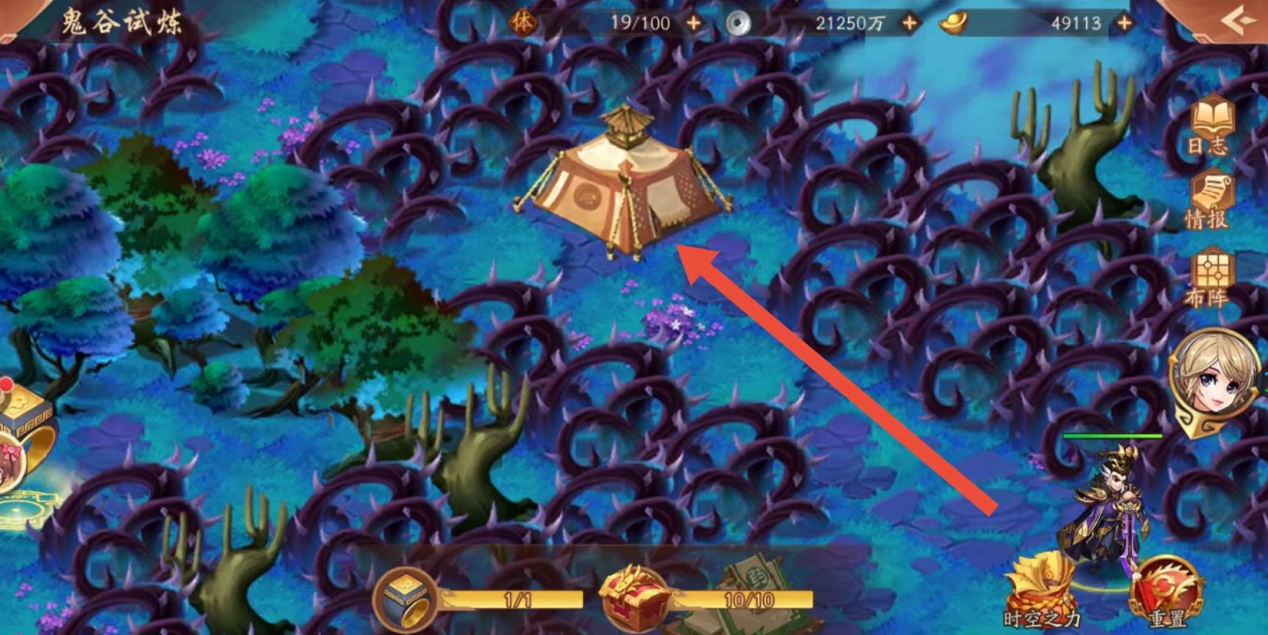The height and width of the screenshot is (635, 1268).
Task: Add silver coins with the plus beside 21250万
Action: pyautogui.click(x=909, y=22)
